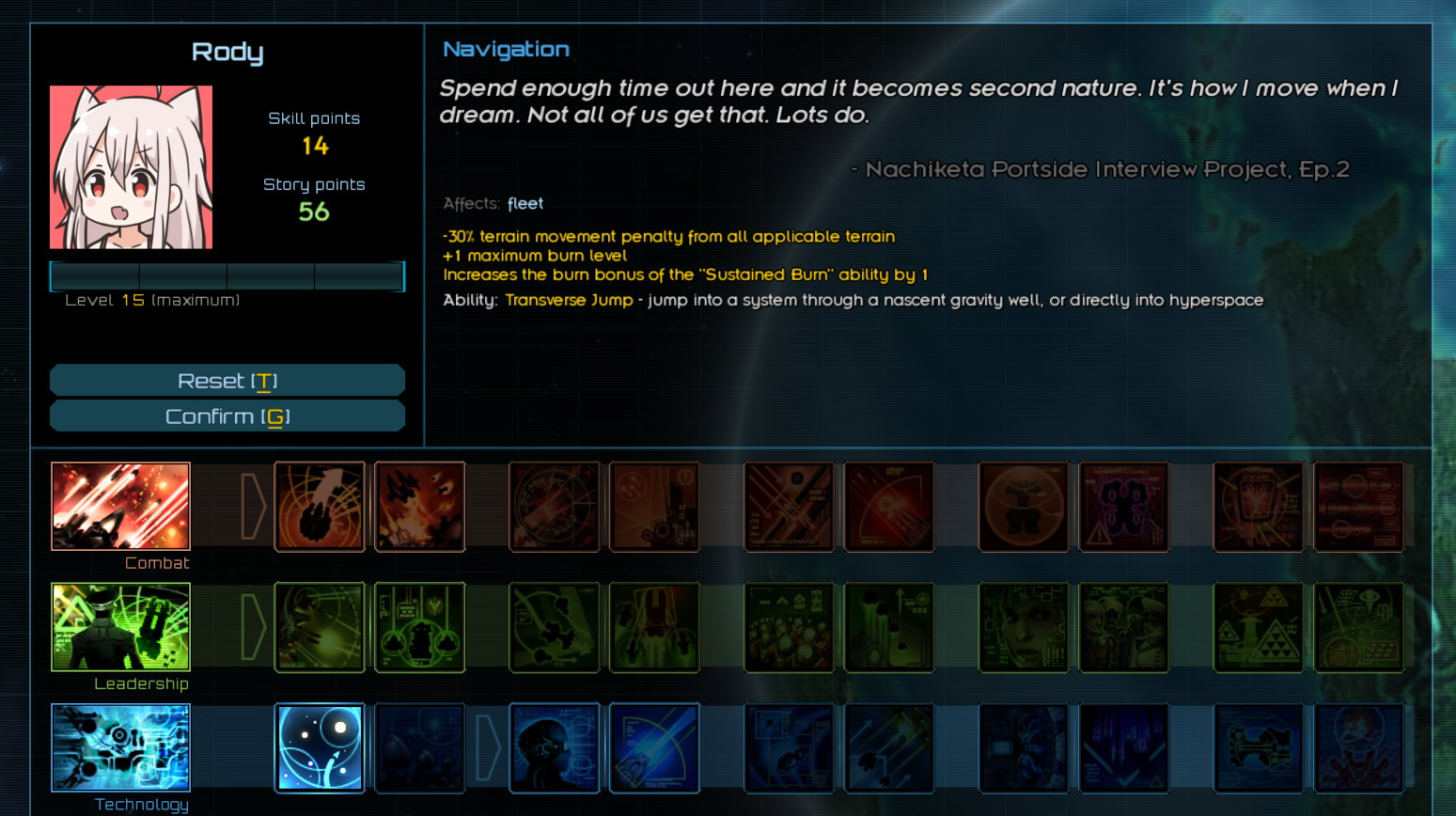
Task: Select the glowing blue Navigation skill icon
Action: click(x=320, y=747)
